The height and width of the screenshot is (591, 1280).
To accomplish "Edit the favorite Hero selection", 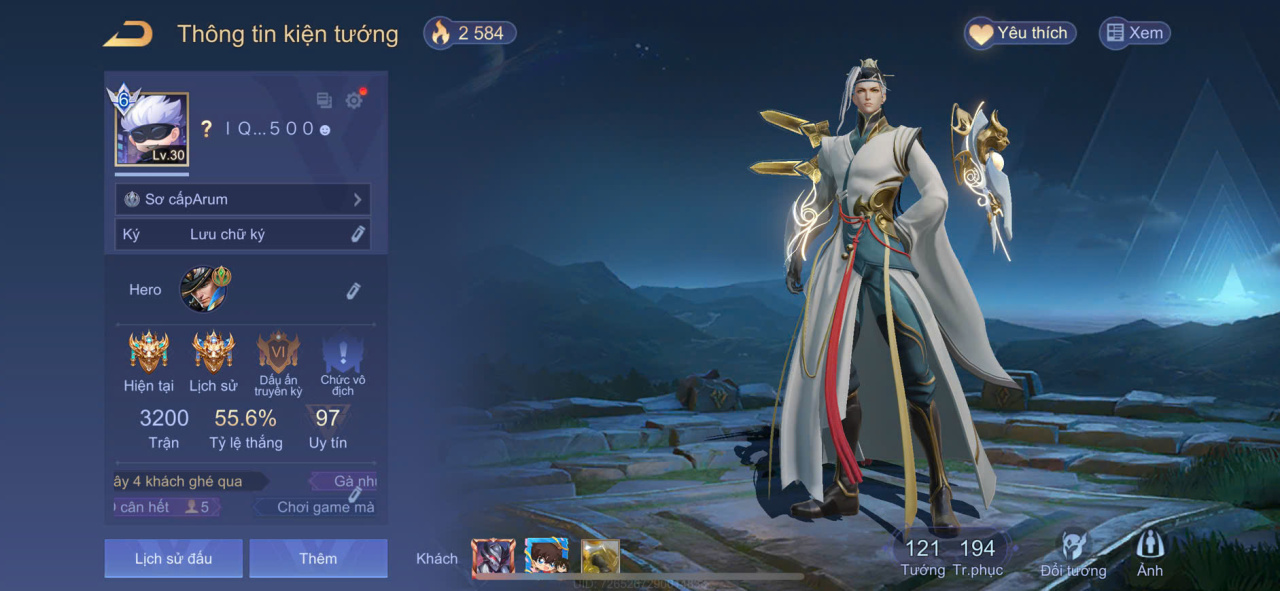I will [x=353, y=290].
